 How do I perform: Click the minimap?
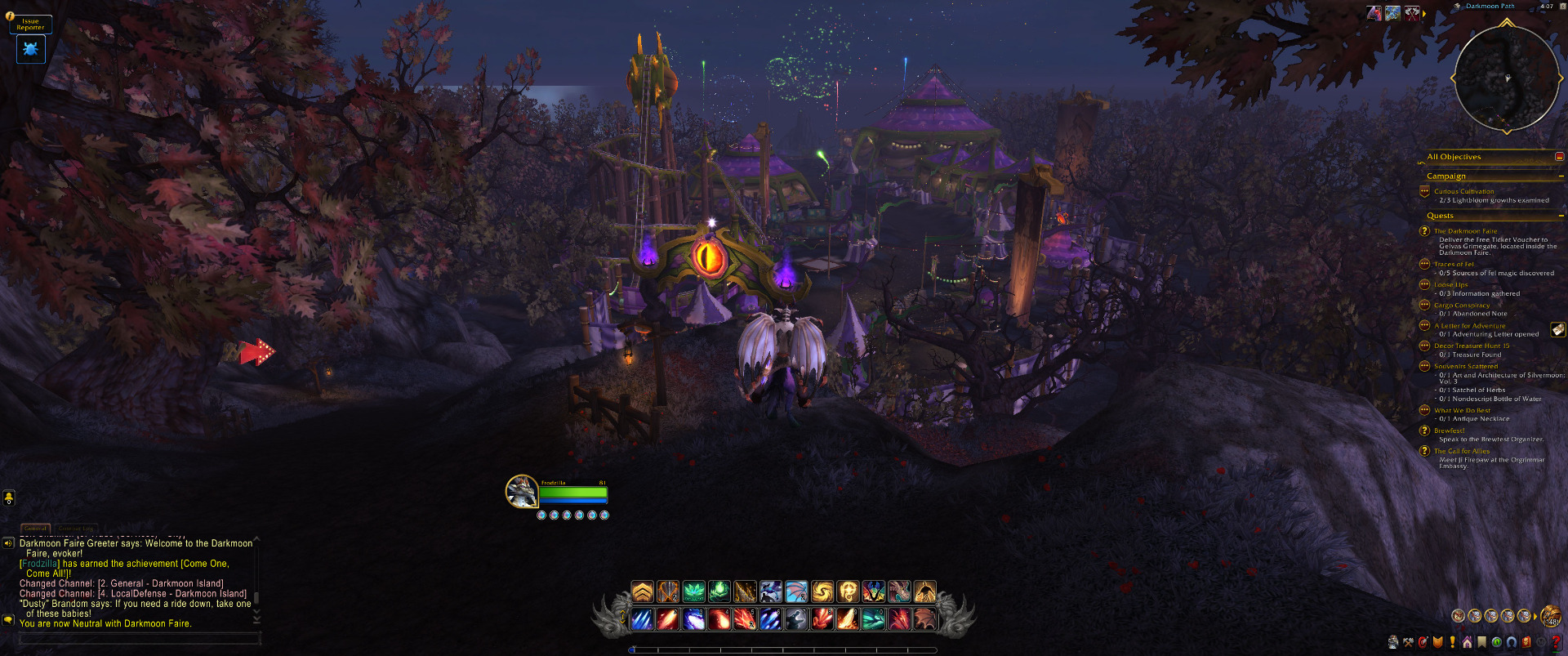pyautogui.click(x=1506, y=78)
